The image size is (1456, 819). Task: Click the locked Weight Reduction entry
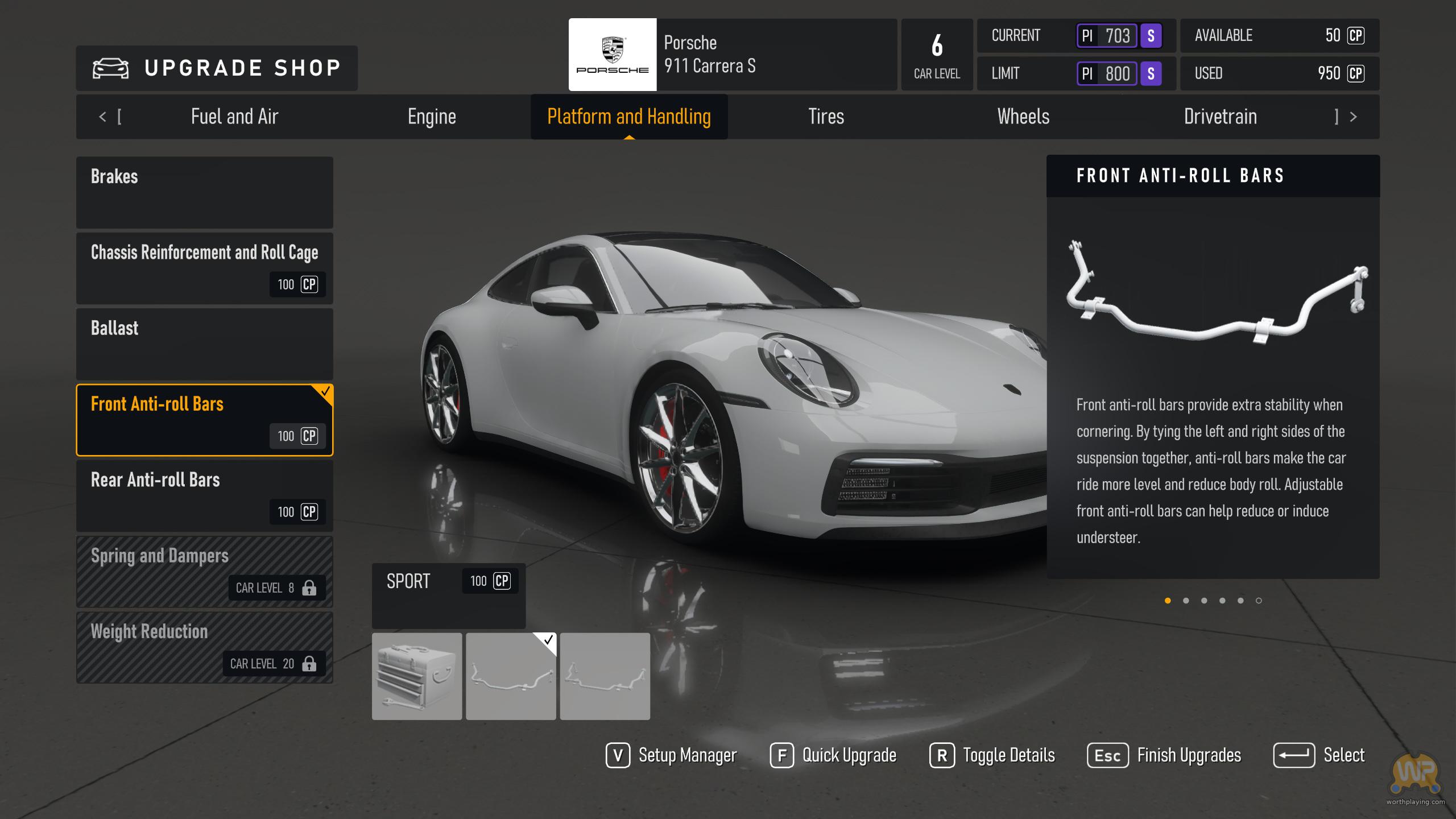click(x=205, y=647)
